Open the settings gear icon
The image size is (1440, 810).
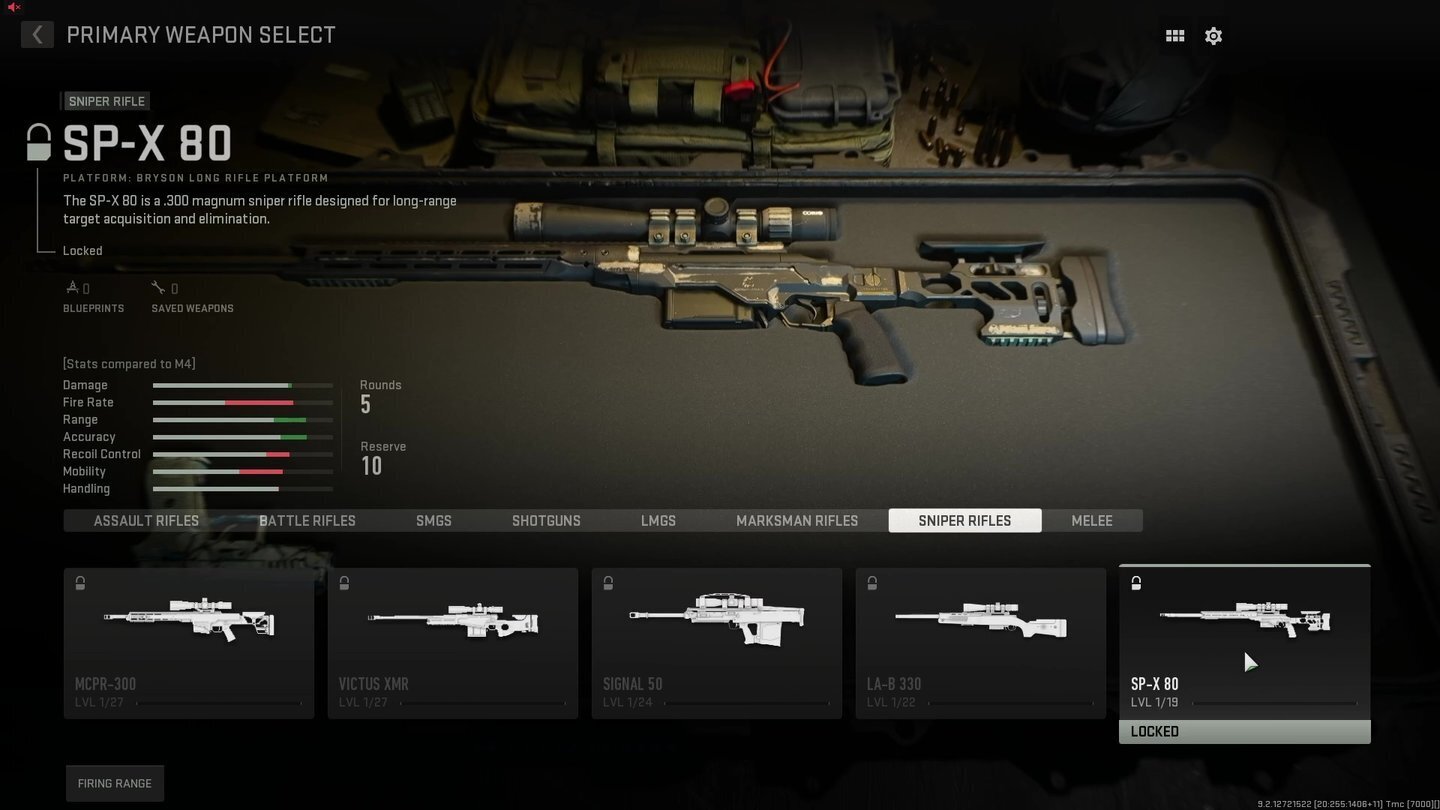[x=1213, y=35]
